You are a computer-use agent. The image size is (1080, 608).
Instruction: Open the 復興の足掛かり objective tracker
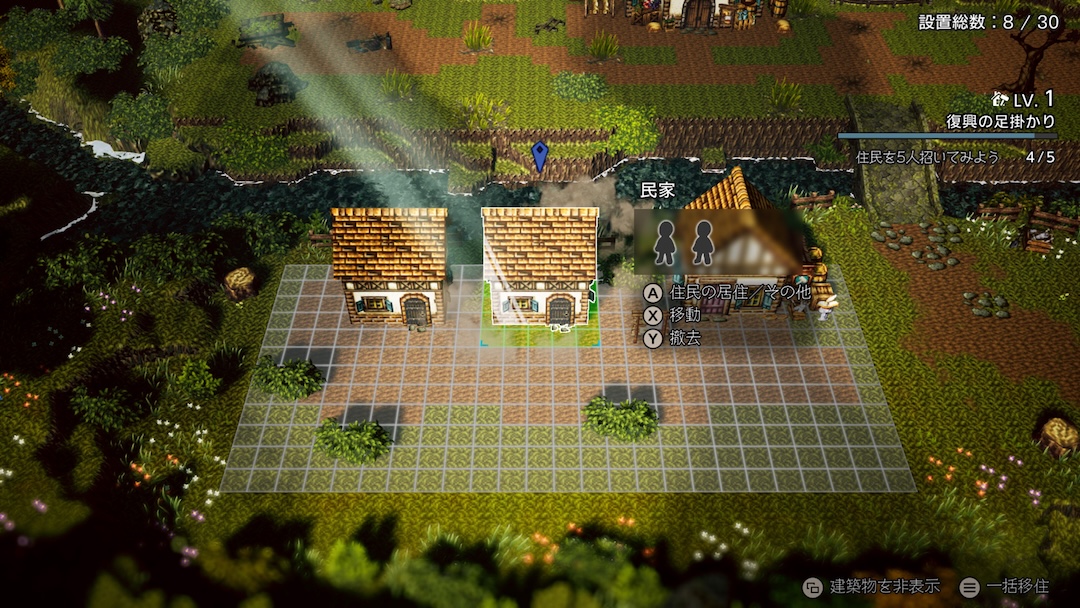pos(999,121)
